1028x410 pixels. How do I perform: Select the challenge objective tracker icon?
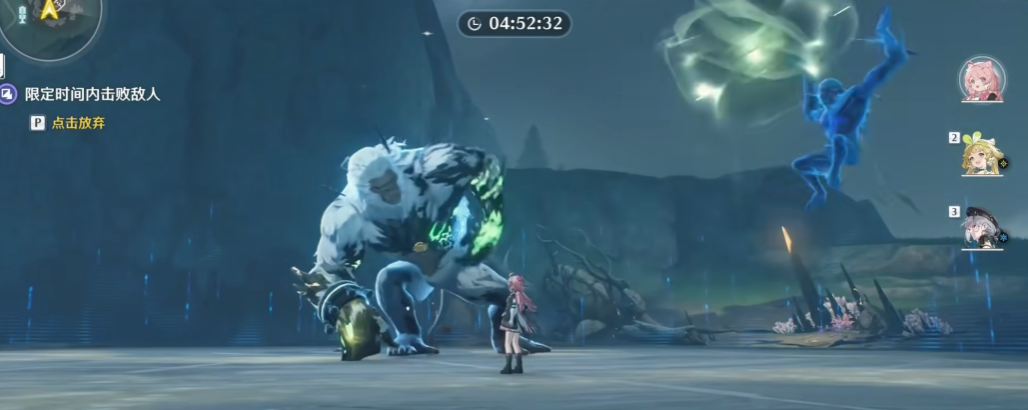[x=8, y=94]
